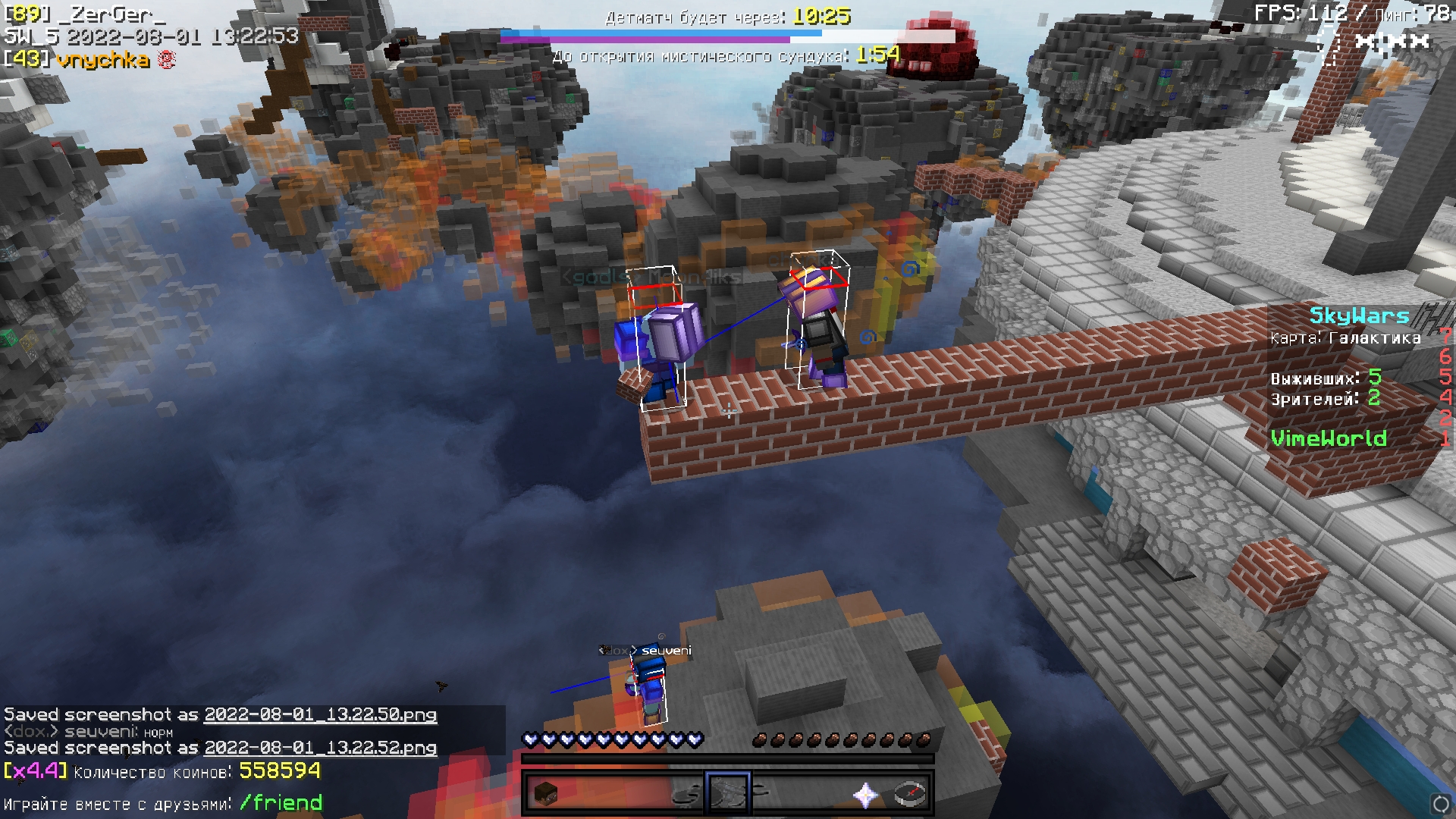The height and width of the screenshot is (819, 1456).
Task: Select the compass hotbar slot
Action: click(910, 794)
